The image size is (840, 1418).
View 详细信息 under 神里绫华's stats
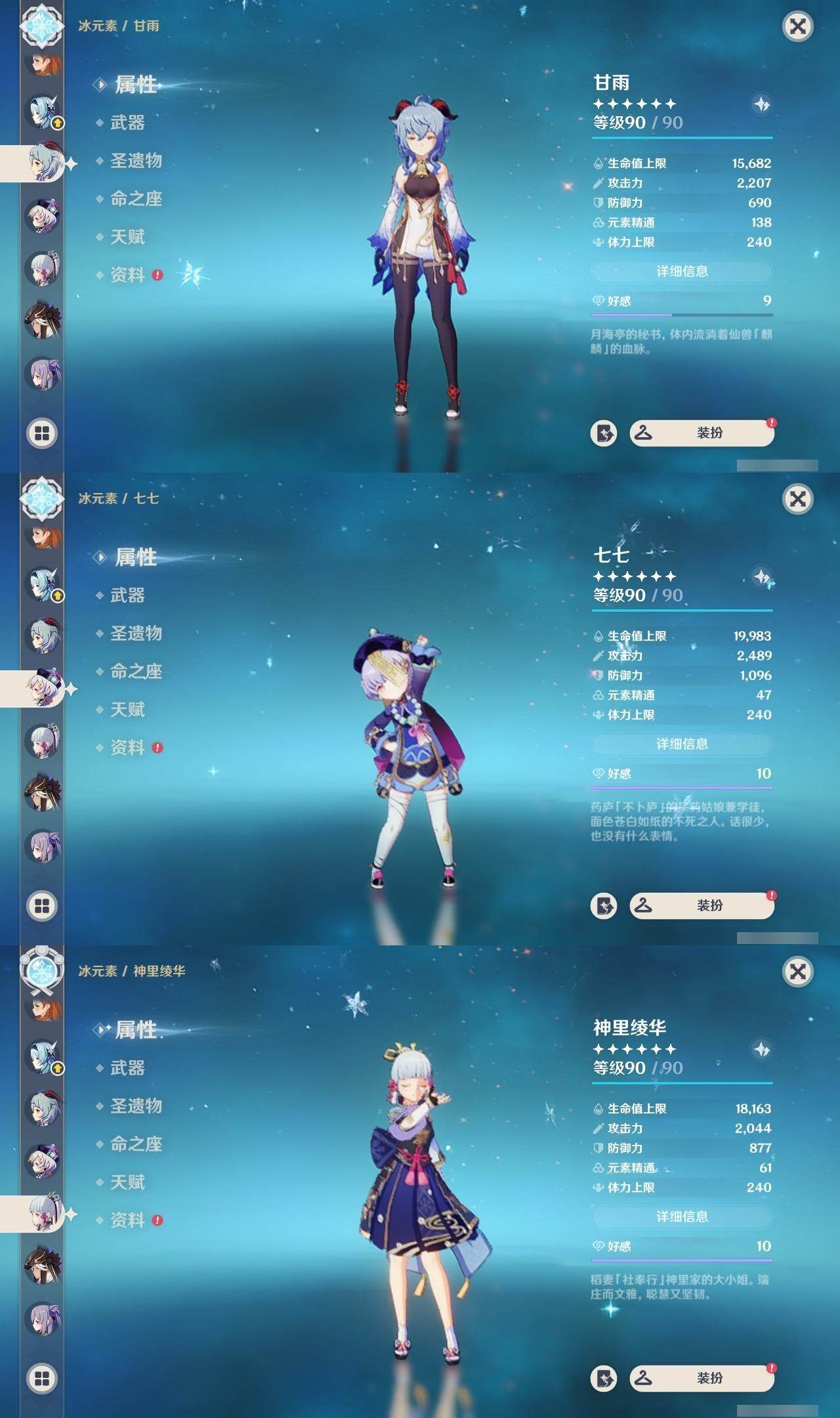coord(682,1216)
